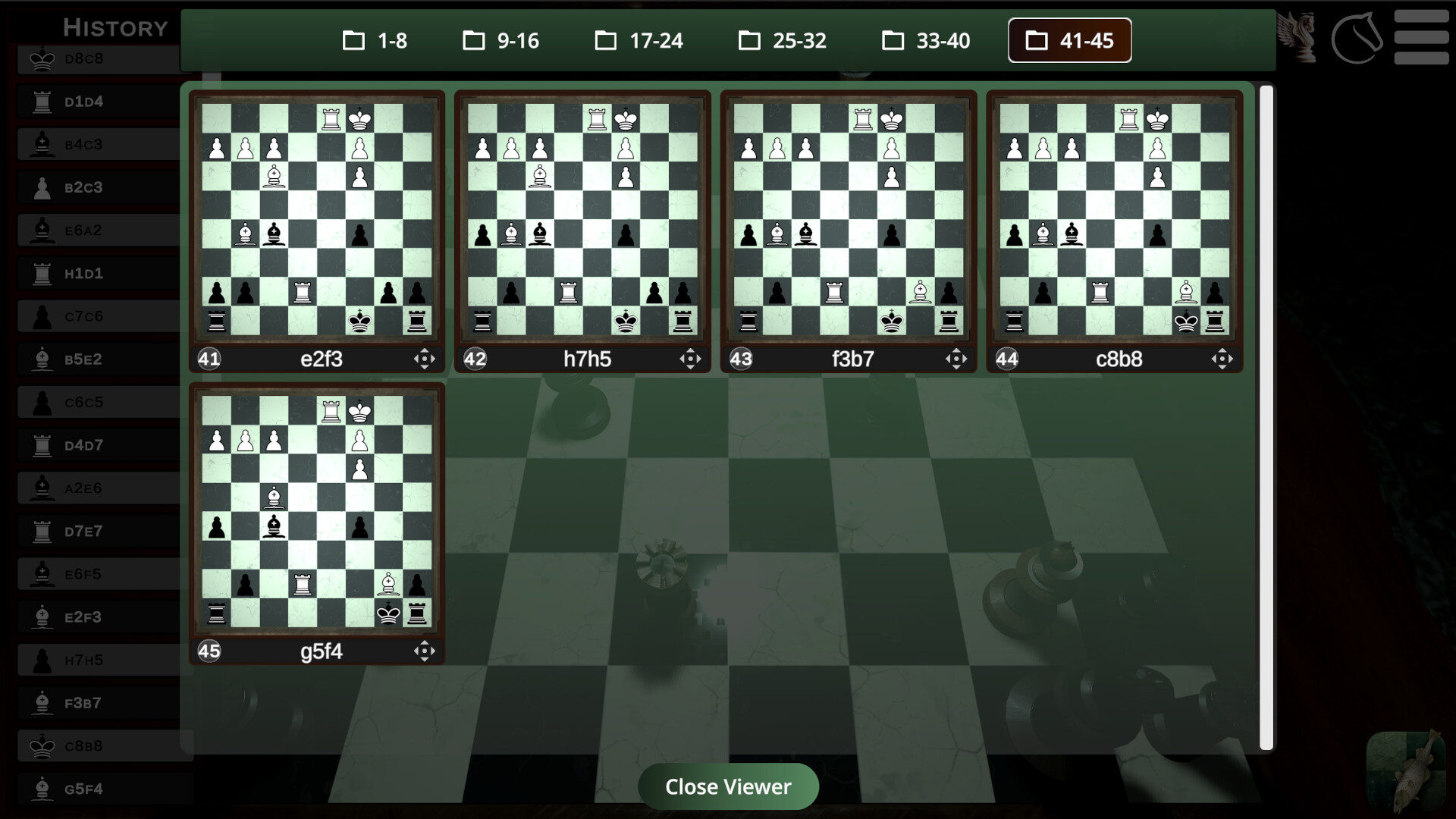
Task: Select the navigation arrows icon on move 43
Action: click(x=956, y=359)
